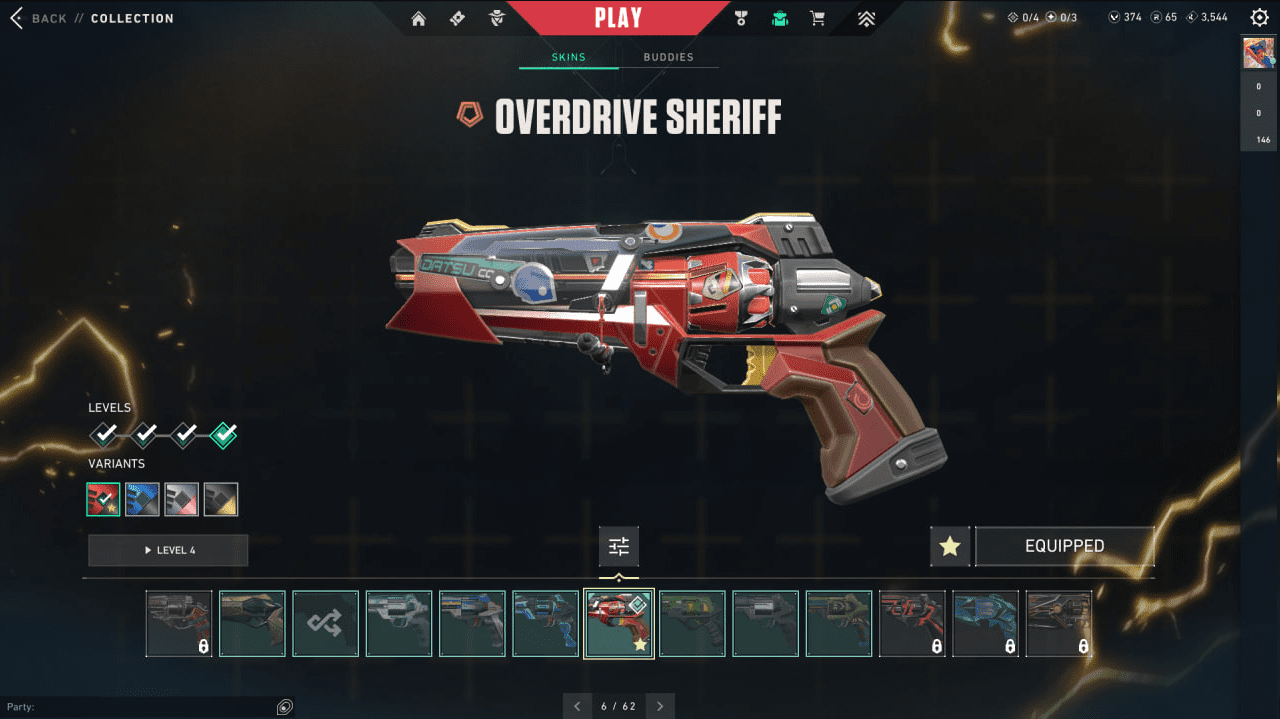The width and height of the screenshot is (1280, 719).
Task: Switch to the Buddies tab
Action: (x=668, y=57)
